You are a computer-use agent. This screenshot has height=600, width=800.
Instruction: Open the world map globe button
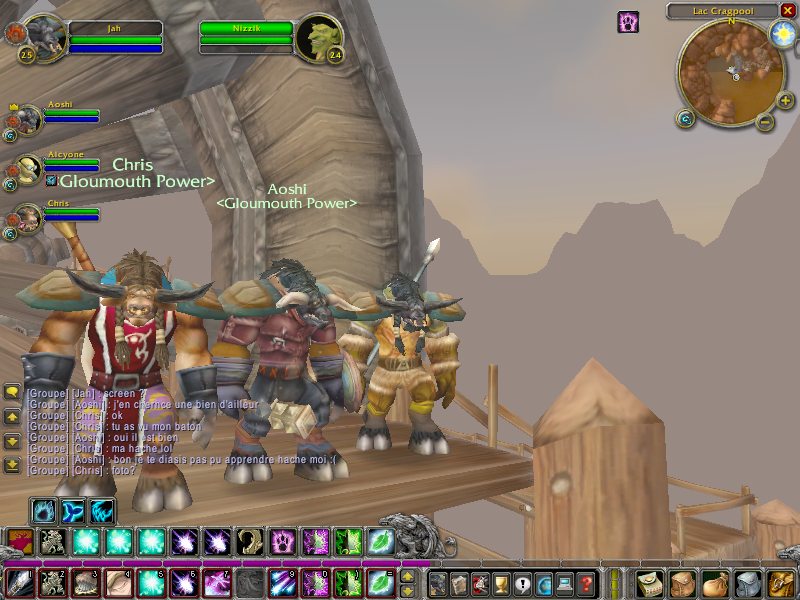[x=543, y=584]
